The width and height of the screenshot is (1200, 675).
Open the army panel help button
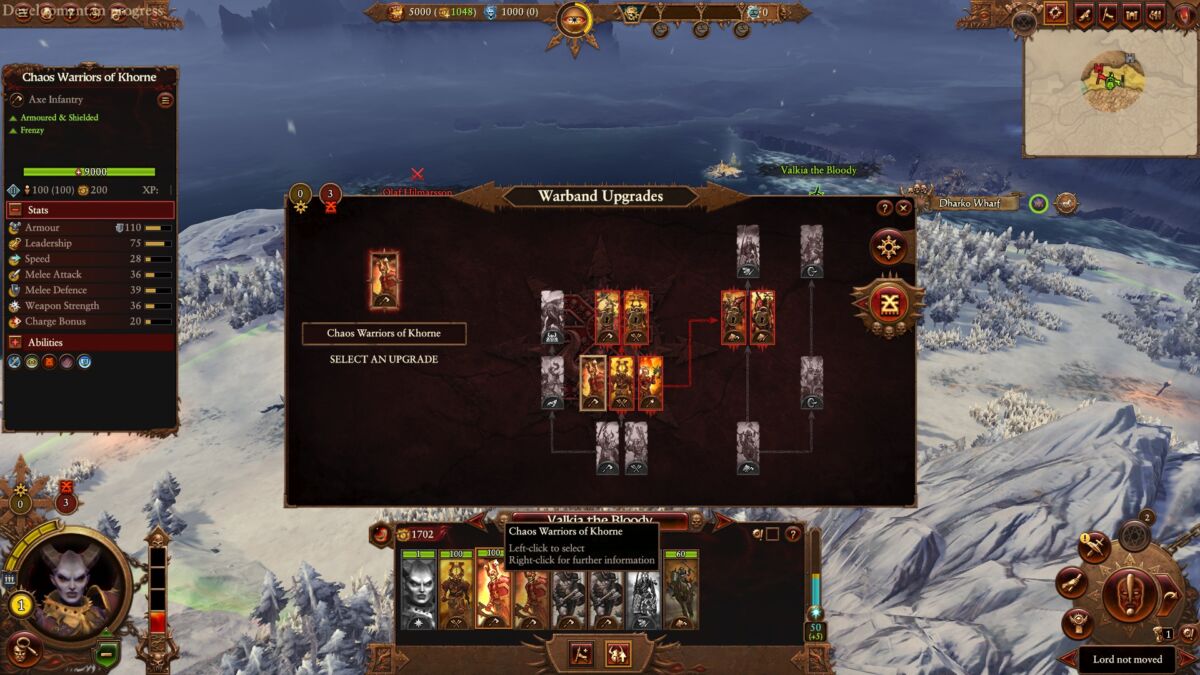pyautogui.click(x=793, y=534)
